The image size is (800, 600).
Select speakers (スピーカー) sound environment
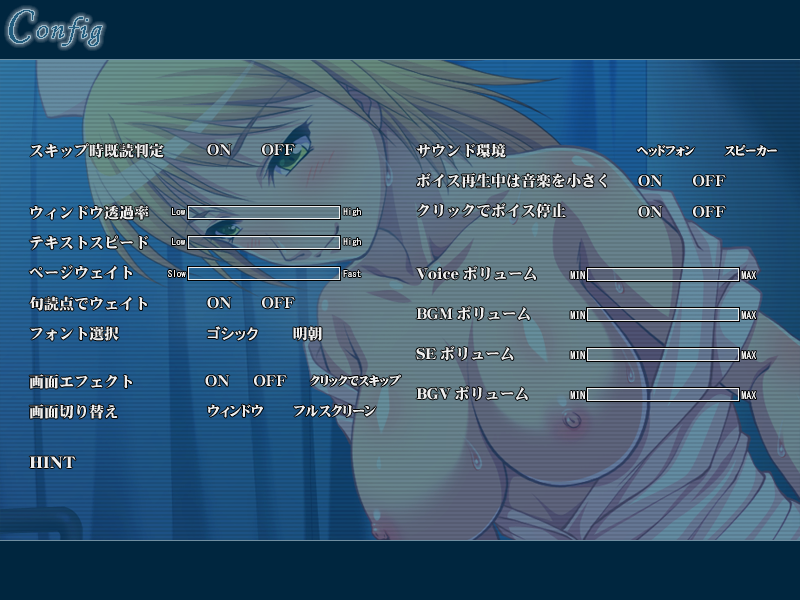click(750, 151)
